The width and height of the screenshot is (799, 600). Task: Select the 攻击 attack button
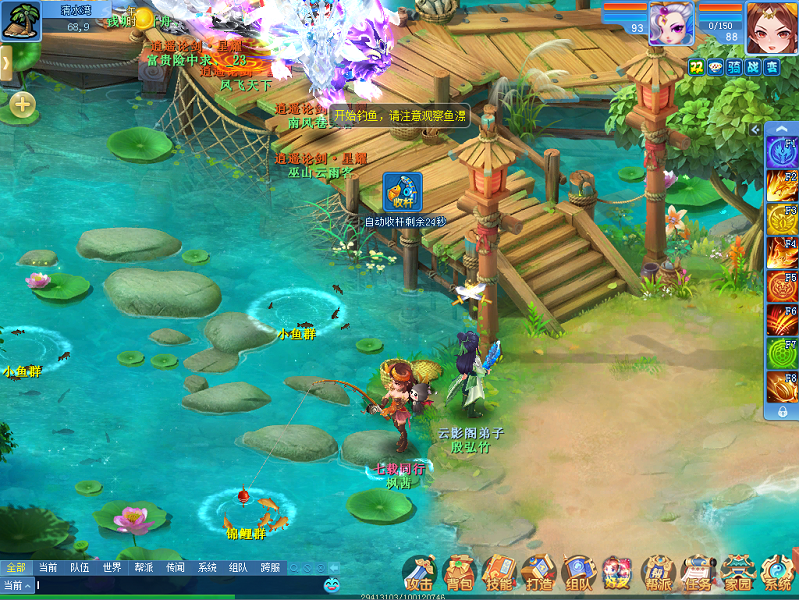click(419, 572)
